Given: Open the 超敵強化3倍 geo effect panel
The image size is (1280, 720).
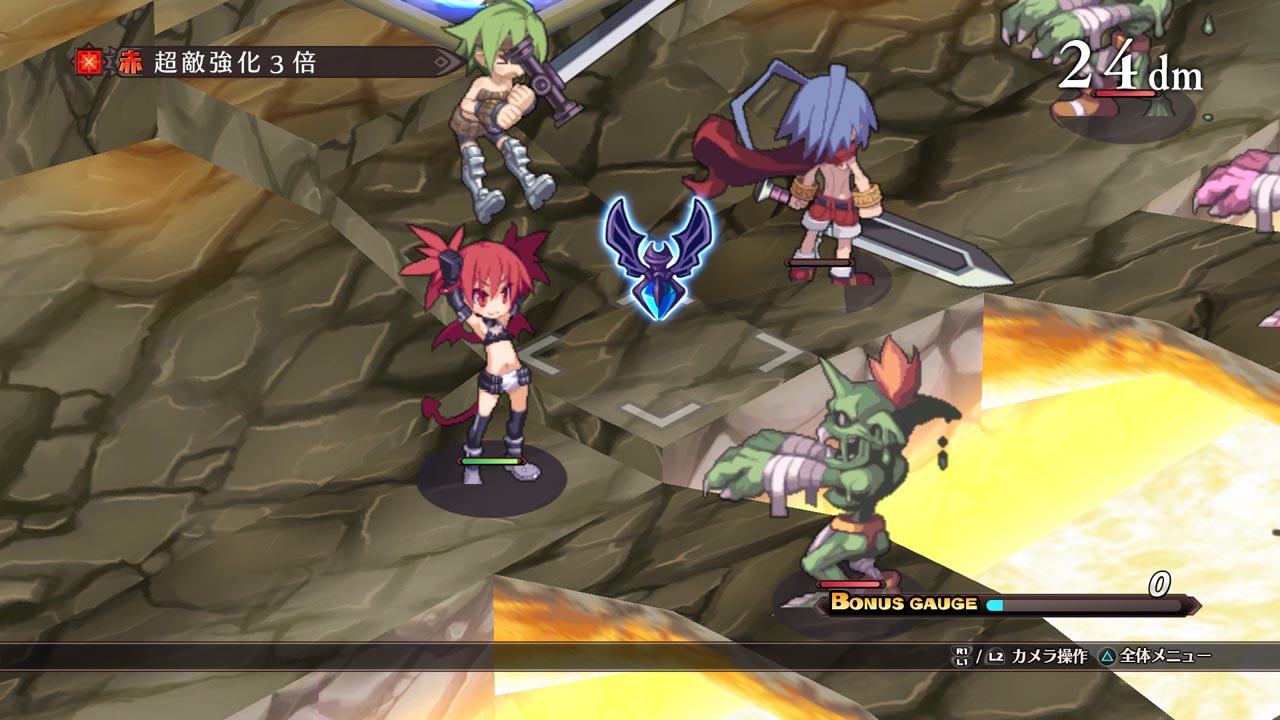Looking at the screenshot, I should (x=270, y=63).
